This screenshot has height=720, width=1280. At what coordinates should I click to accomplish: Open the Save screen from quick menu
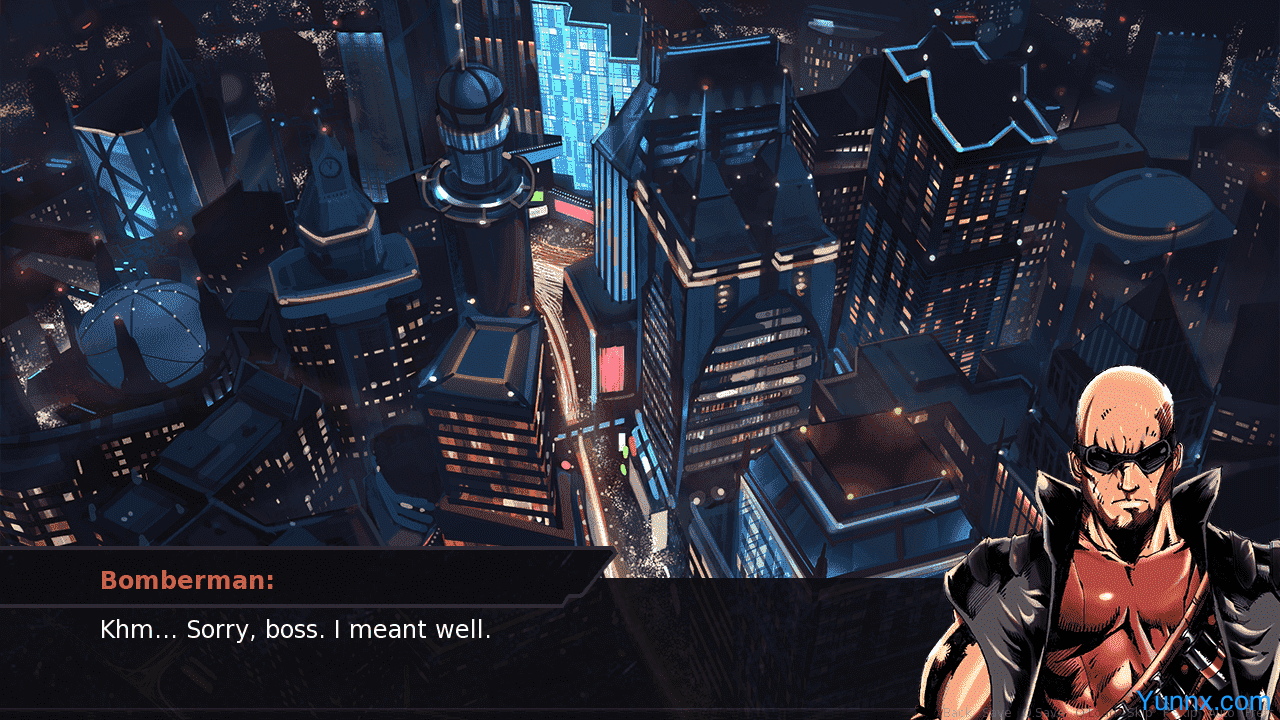(997, 713)
